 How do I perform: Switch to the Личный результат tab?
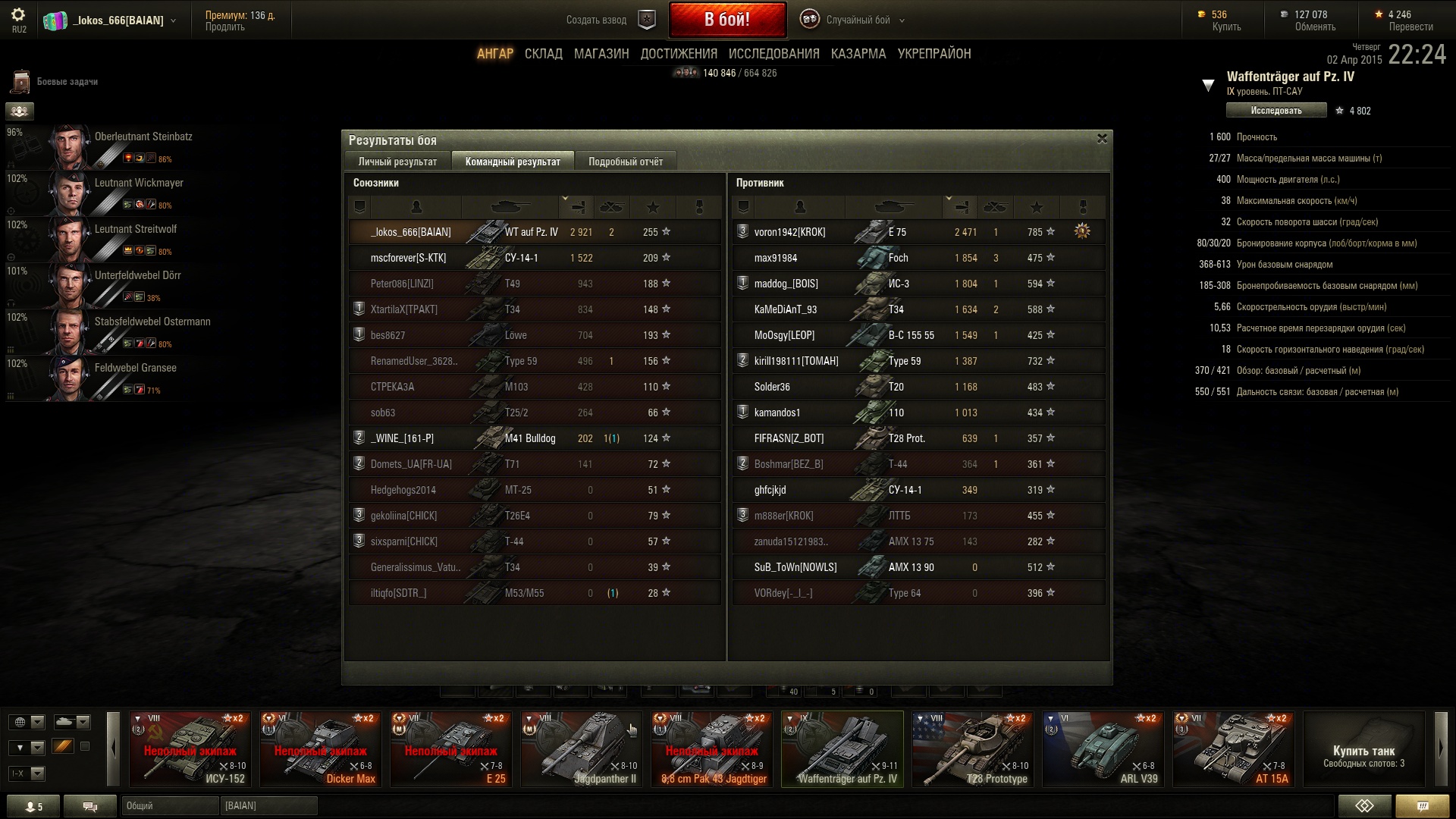click(397, 162)
